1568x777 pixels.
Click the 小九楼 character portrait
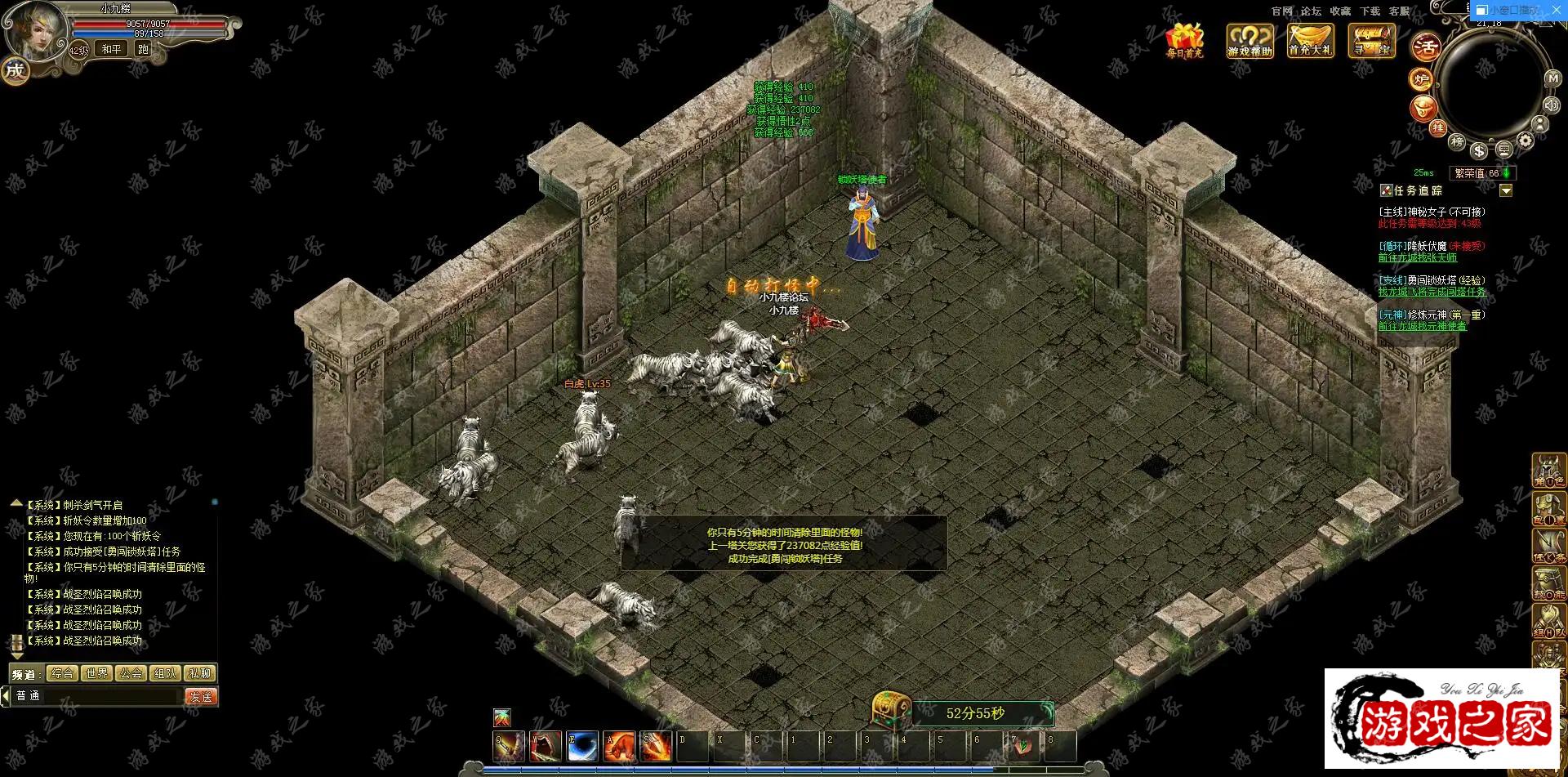click(34, 29)
